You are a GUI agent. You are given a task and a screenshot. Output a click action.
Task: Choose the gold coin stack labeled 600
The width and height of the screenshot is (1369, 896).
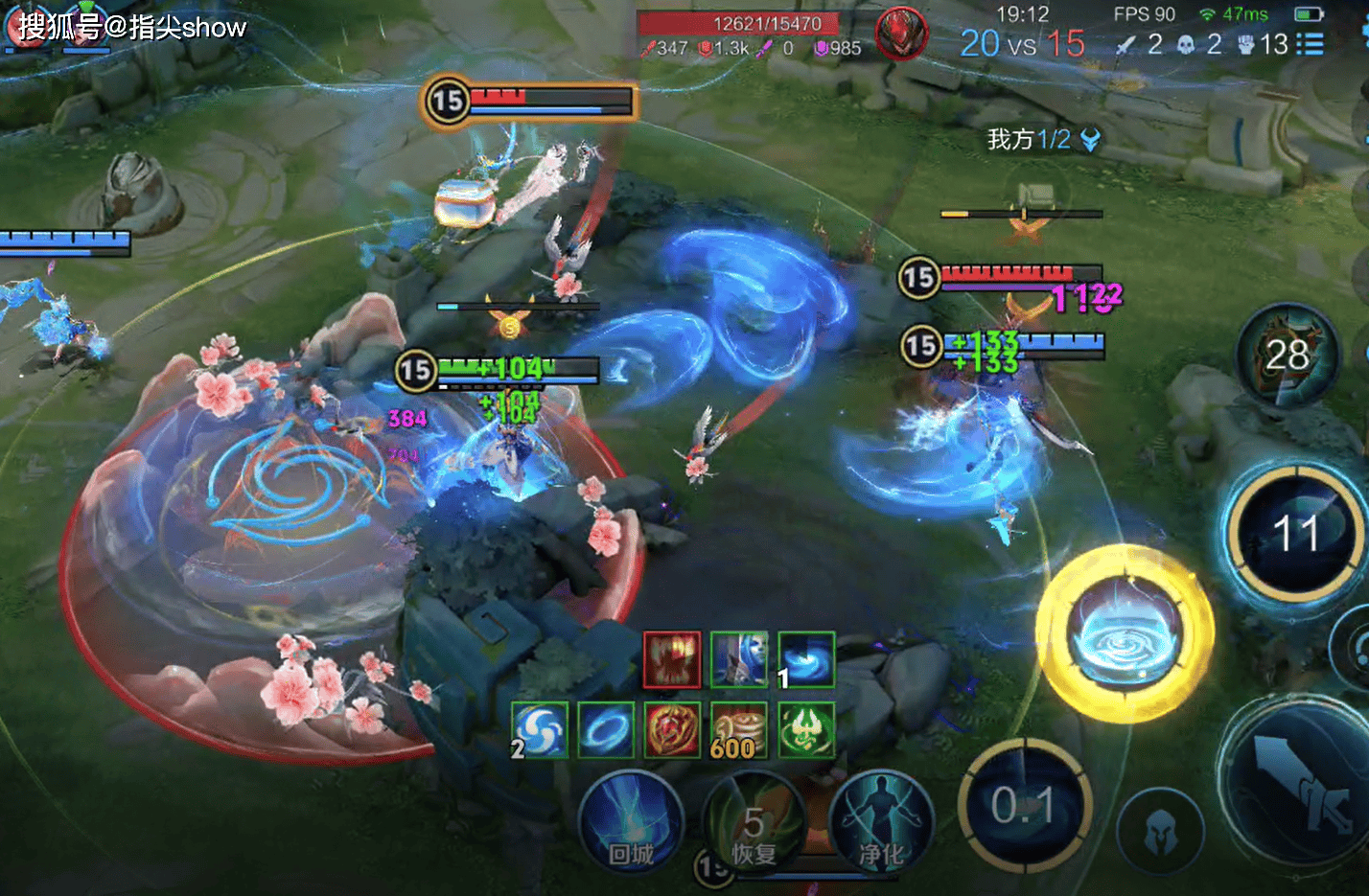739,730
